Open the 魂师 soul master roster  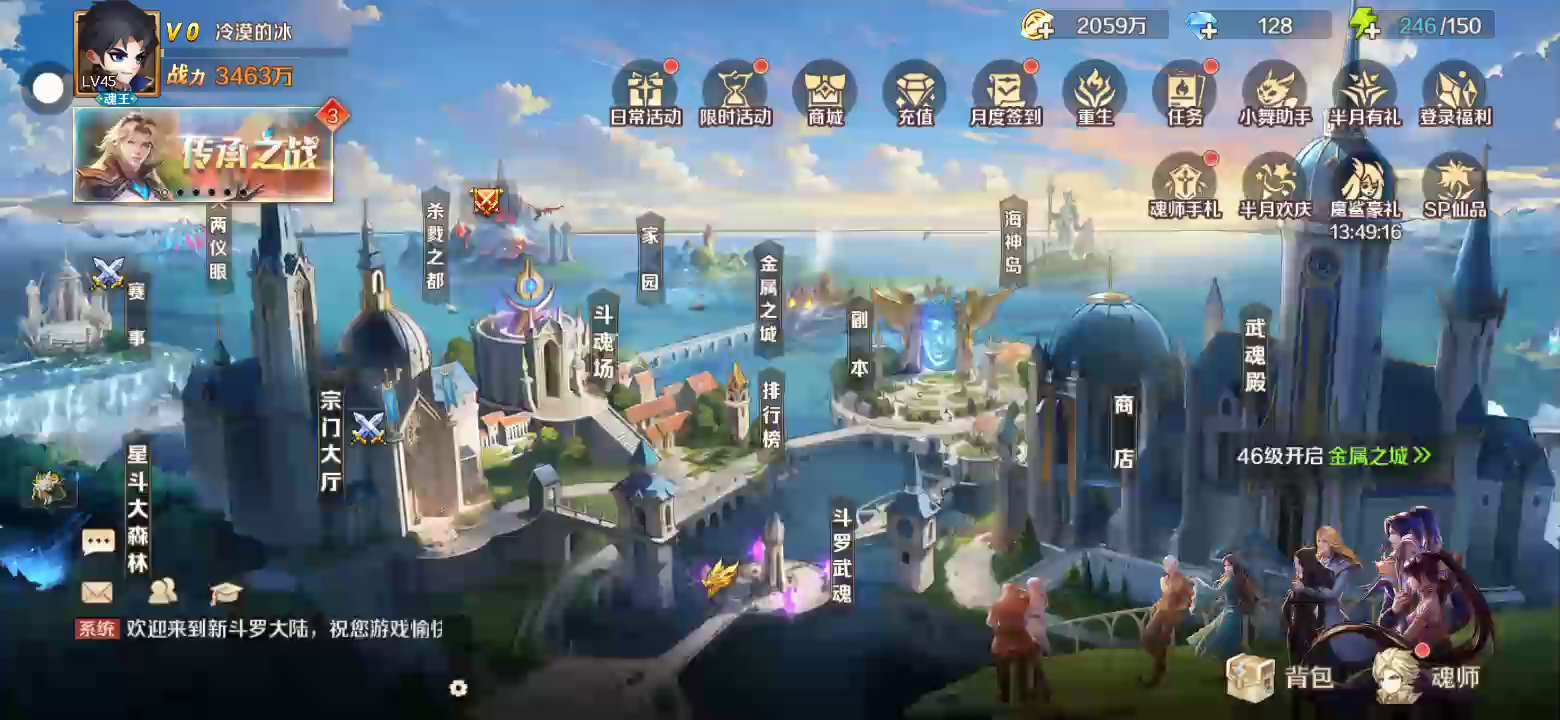(x=1427, y=677)
